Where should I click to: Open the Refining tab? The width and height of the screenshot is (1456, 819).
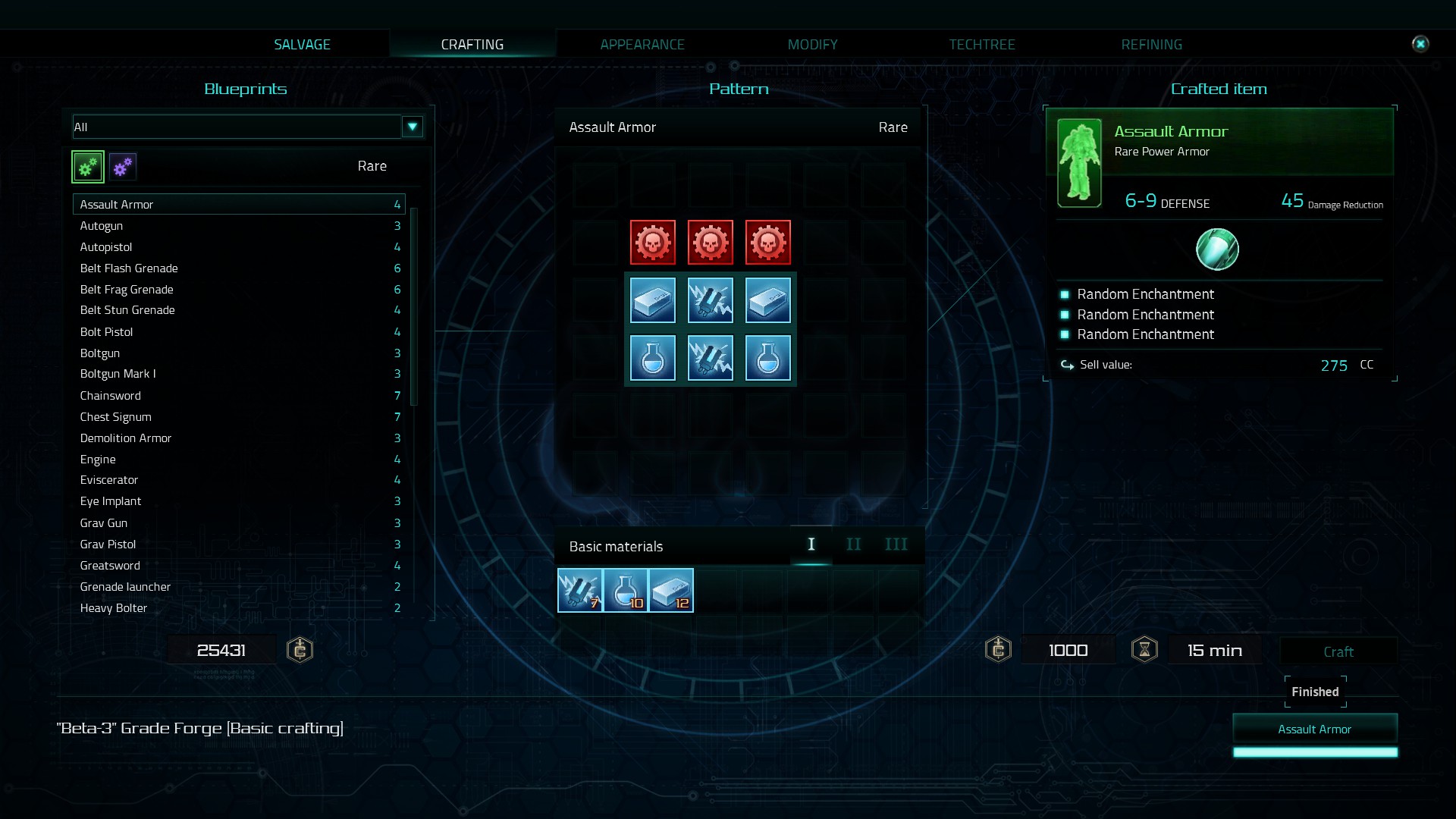point(1151,45)
